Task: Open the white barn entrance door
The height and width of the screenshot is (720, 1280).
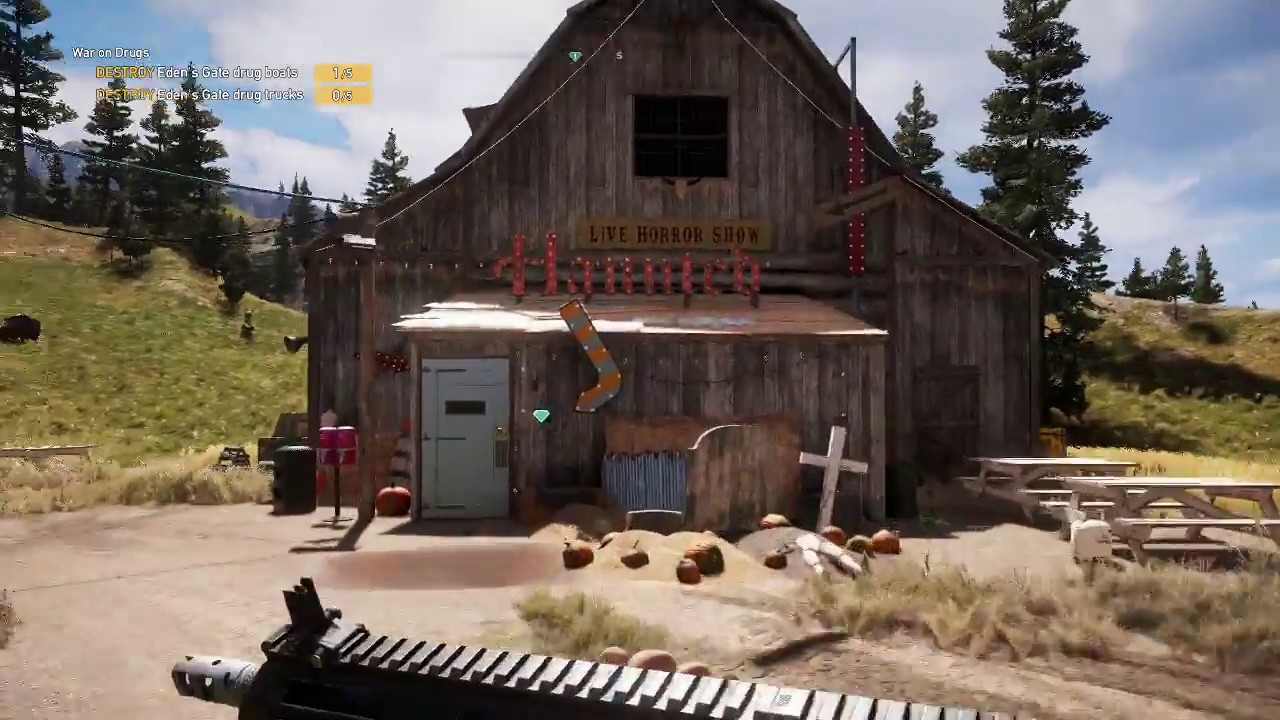Action: (465, 430)
